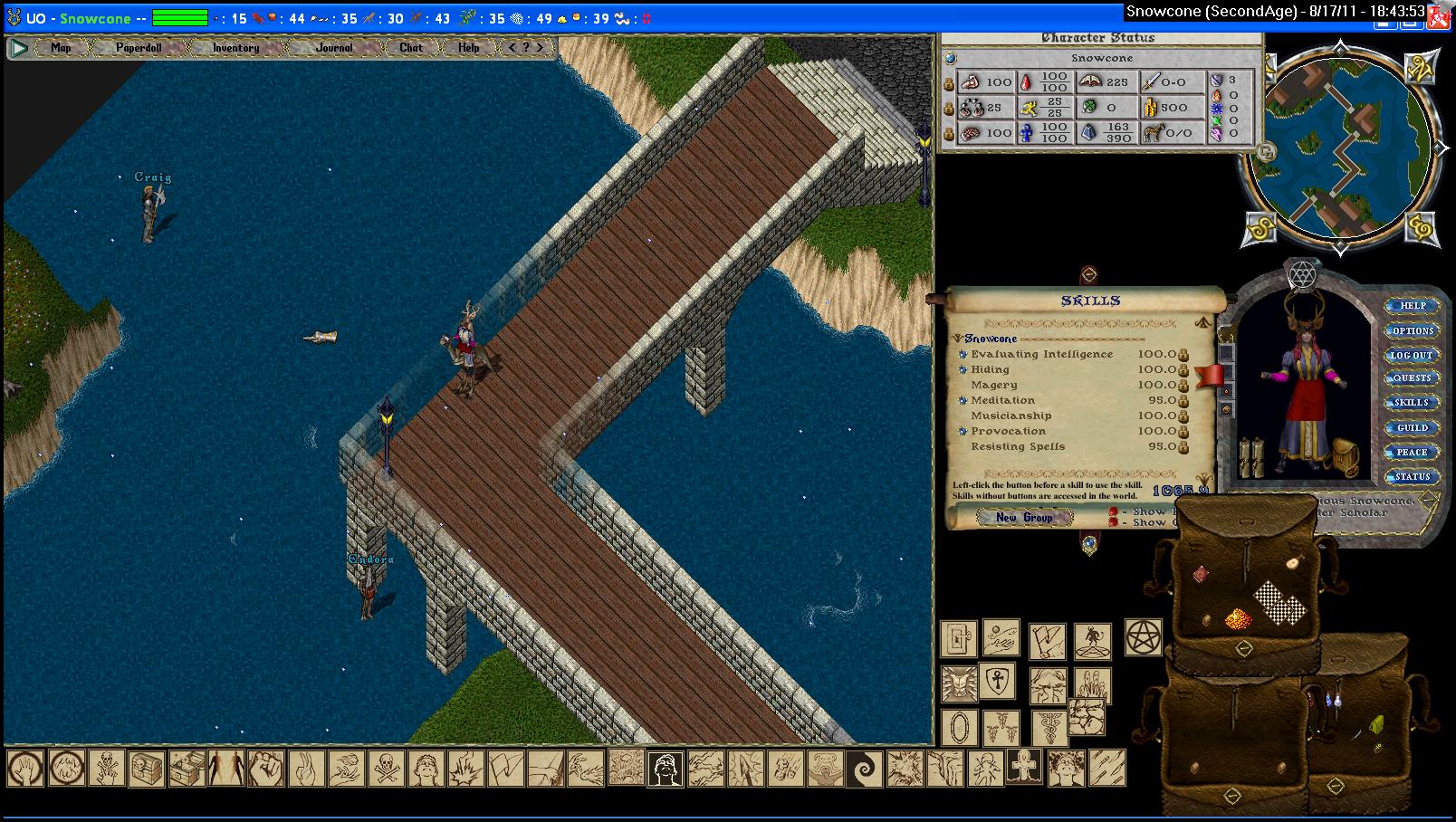Click the Help entry in the top menu bar
1456x822 pixels.
[x=468, y=48]
